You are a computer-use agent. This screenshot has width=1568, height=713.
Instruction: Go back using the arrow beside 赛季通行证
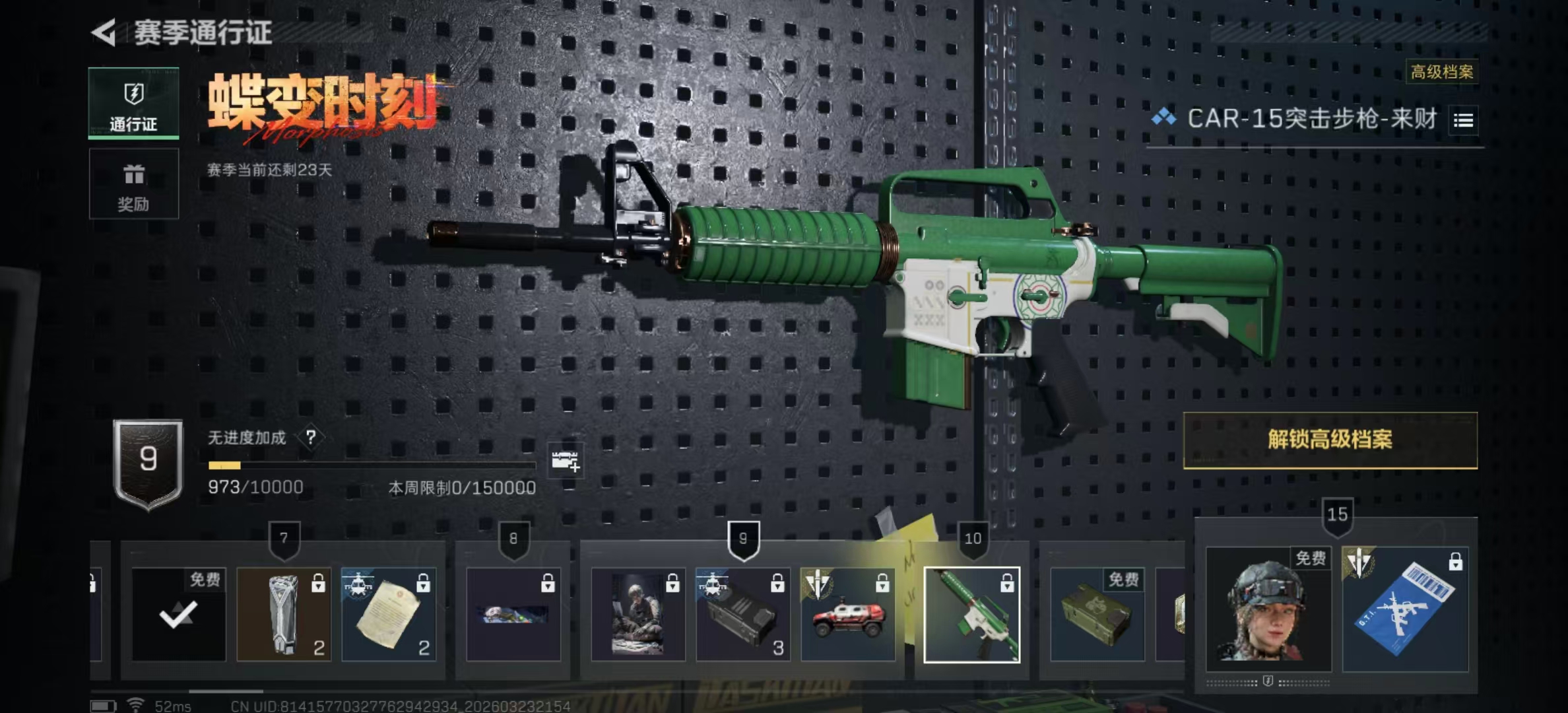click(x=104, y=32)
